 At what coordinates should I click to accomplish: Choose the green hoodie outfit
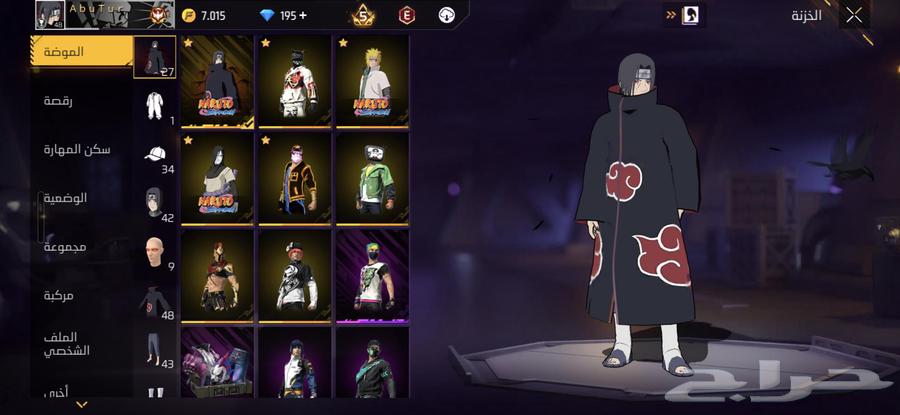coord(373,179)
